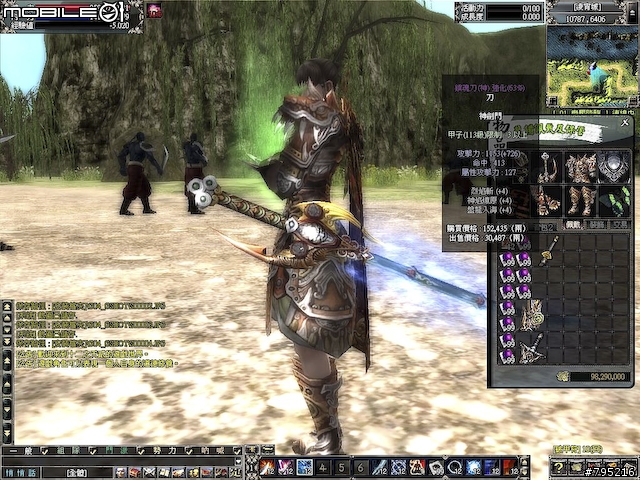Click the red icon beside the logo
Viewport: 640px width, 480px height.
point(156,10)
